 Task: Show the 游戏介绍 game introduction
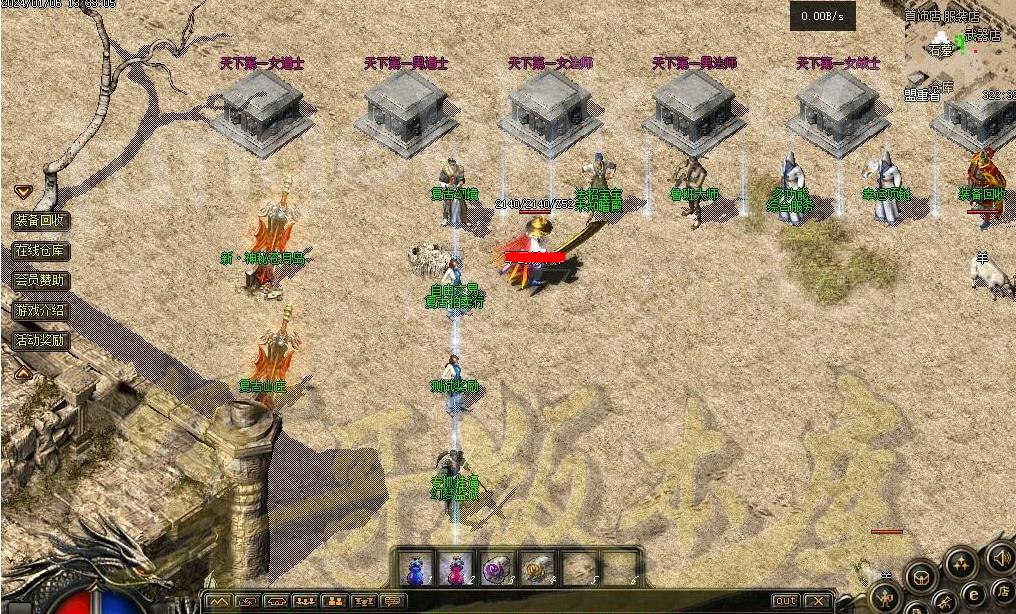pos(41,311)
